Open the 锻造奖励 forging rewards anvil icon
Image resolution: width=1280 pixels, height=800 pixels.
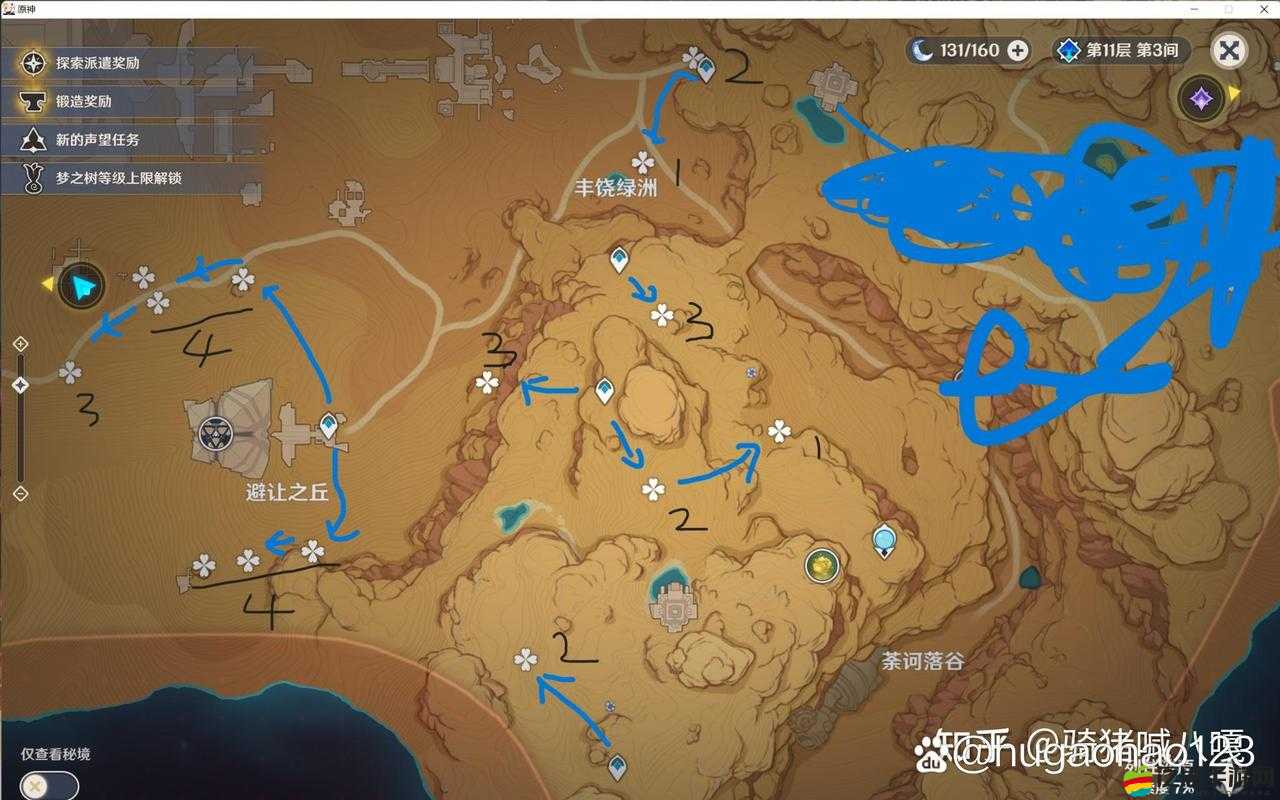point(35,102)
